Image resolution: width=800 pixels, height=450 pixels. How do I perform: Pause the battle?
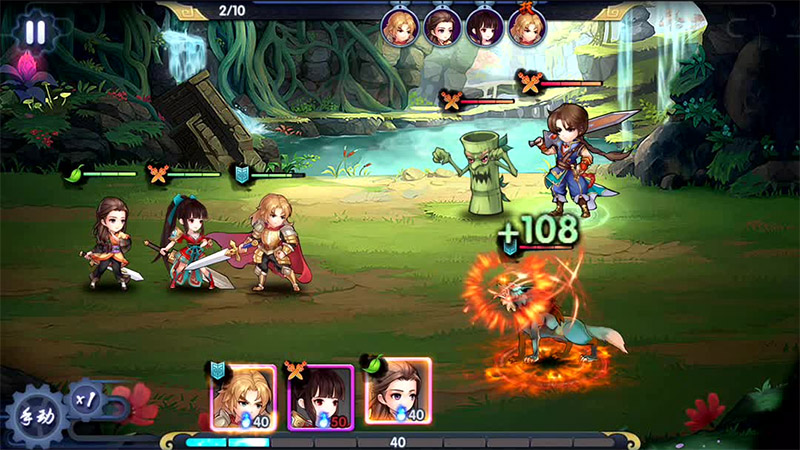point(35,31)
